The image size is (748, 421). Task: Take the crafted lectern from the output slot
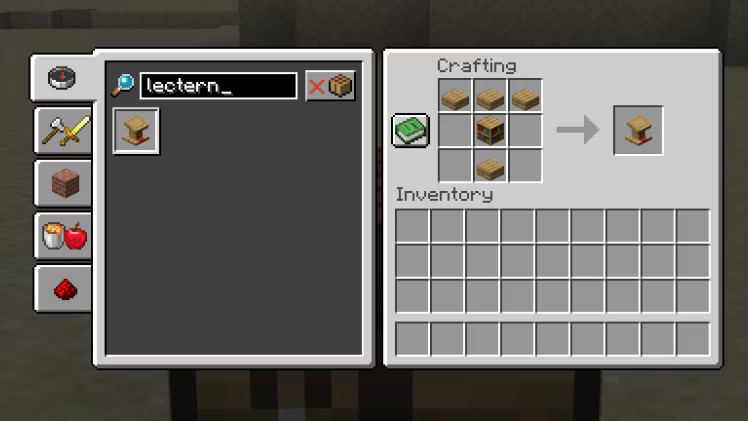pyautogui.click(x=638, y=130)
